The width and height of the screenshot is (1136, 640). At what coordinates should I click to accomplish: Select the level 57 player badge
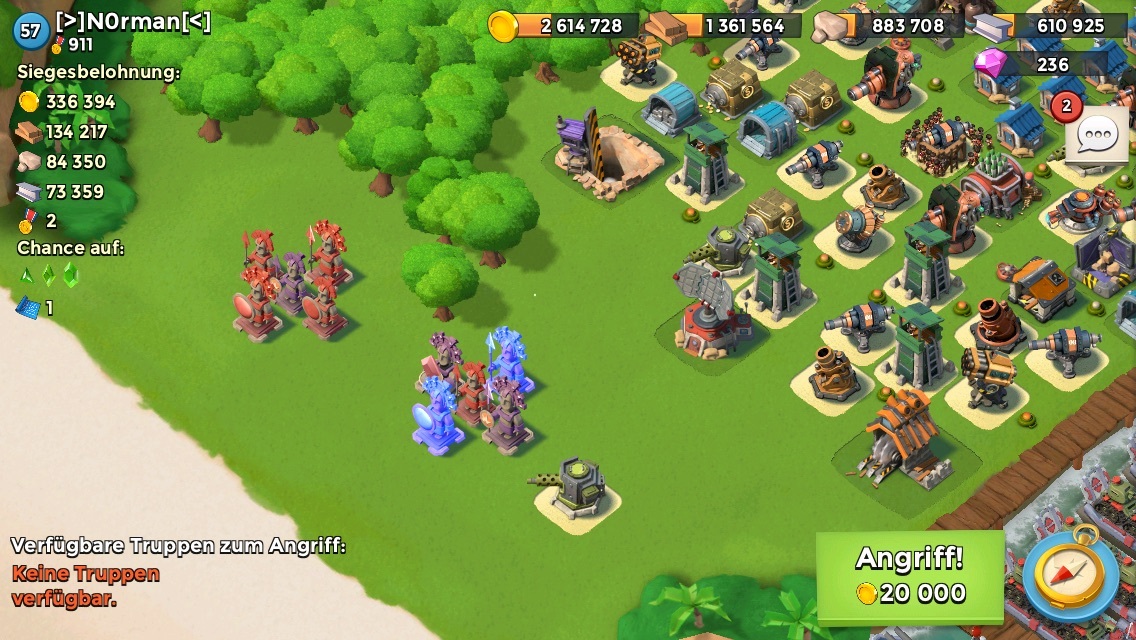click(x=31, y=31)
